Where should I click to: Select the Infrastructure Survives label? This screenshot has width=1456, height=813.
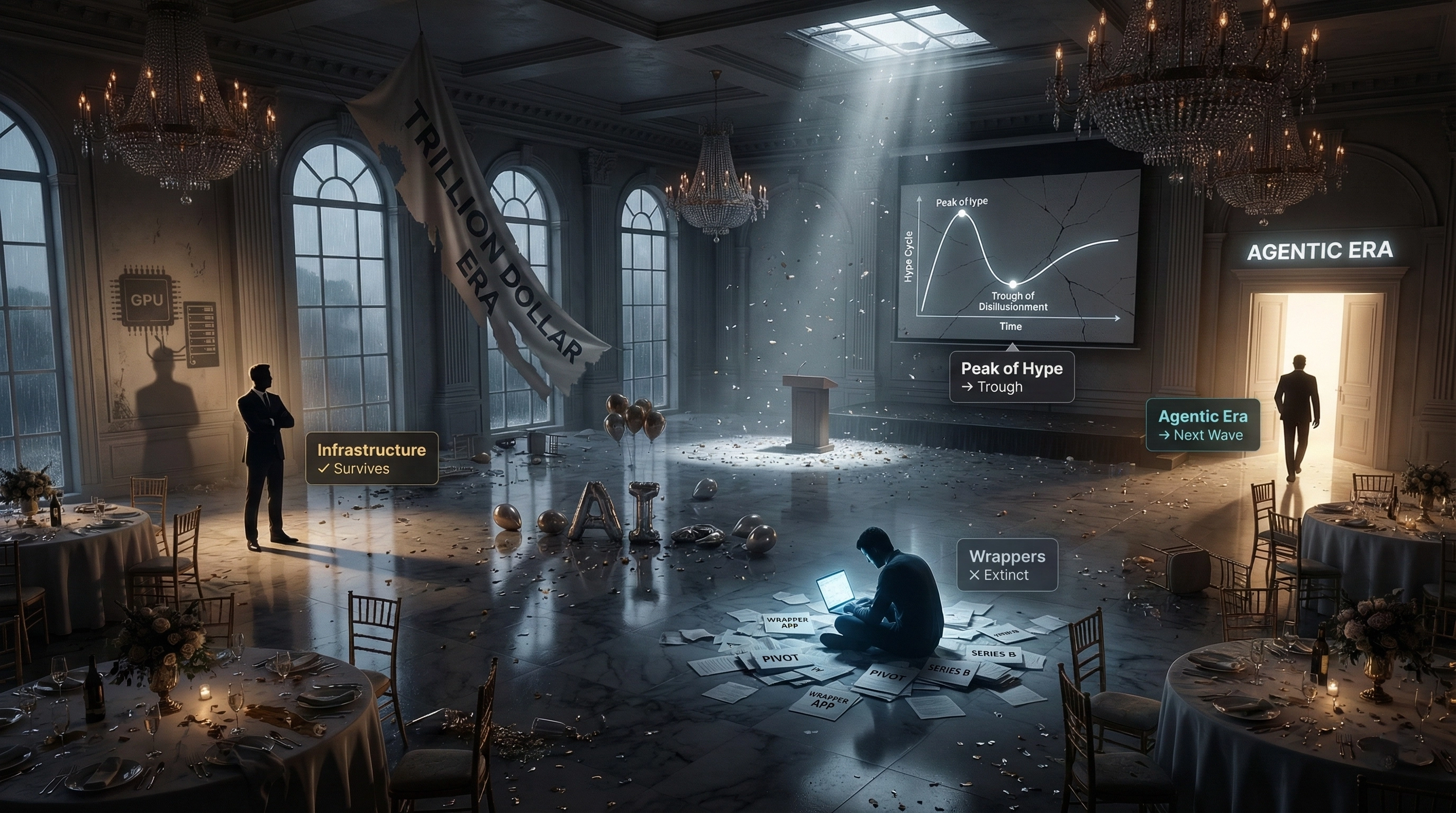[371, 458]
